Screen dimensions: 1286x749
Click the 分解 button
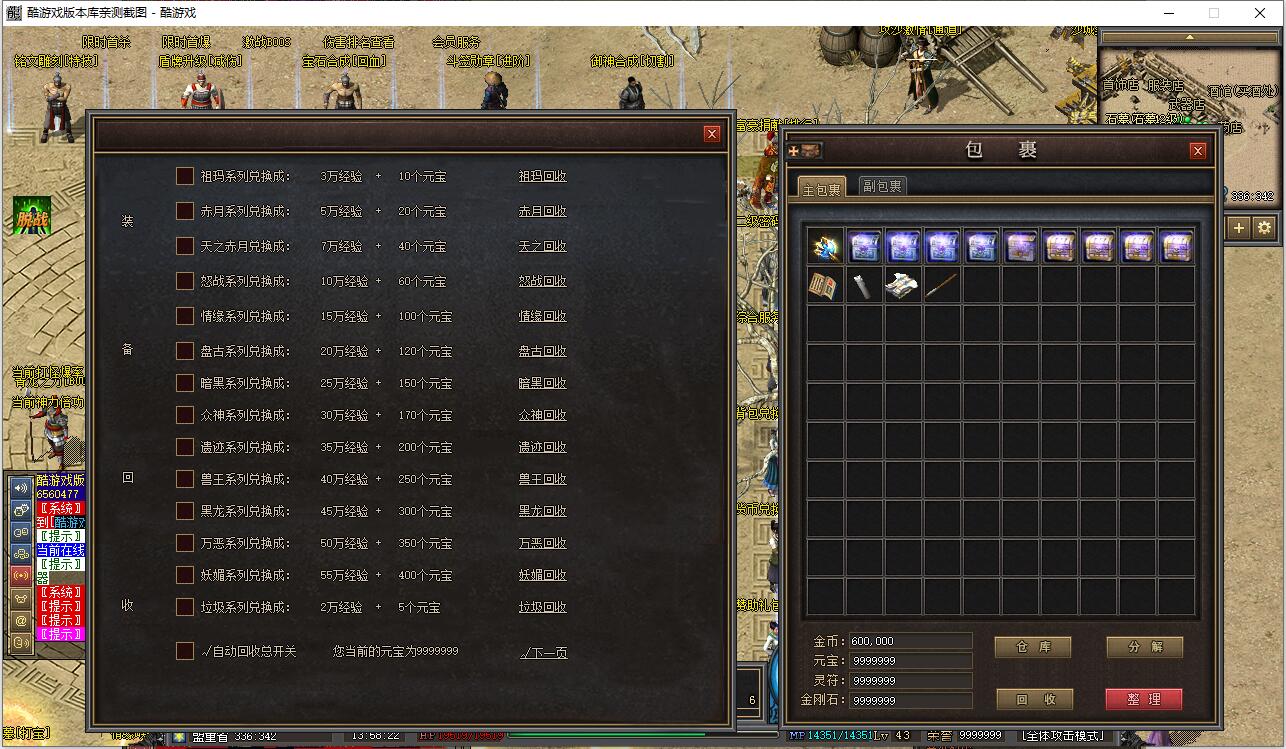point(1144,647)
